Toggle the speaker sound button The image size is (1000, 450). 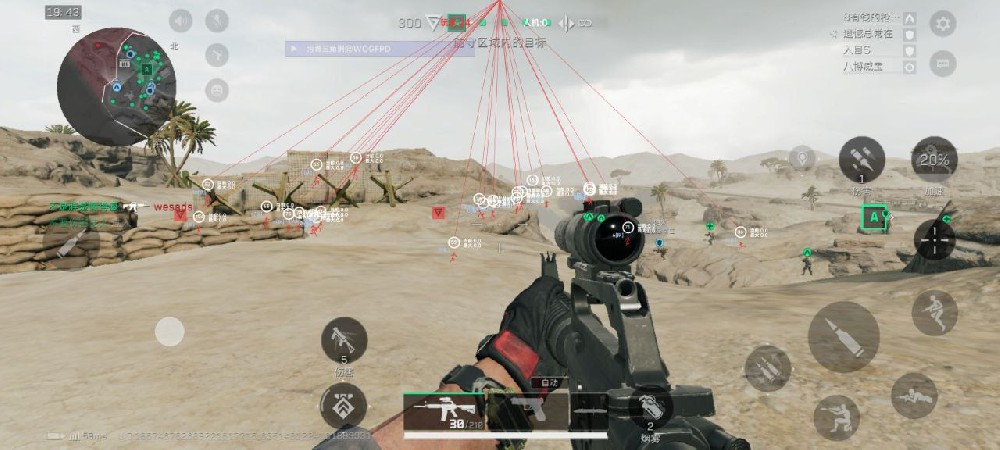(x=180, y=21)
